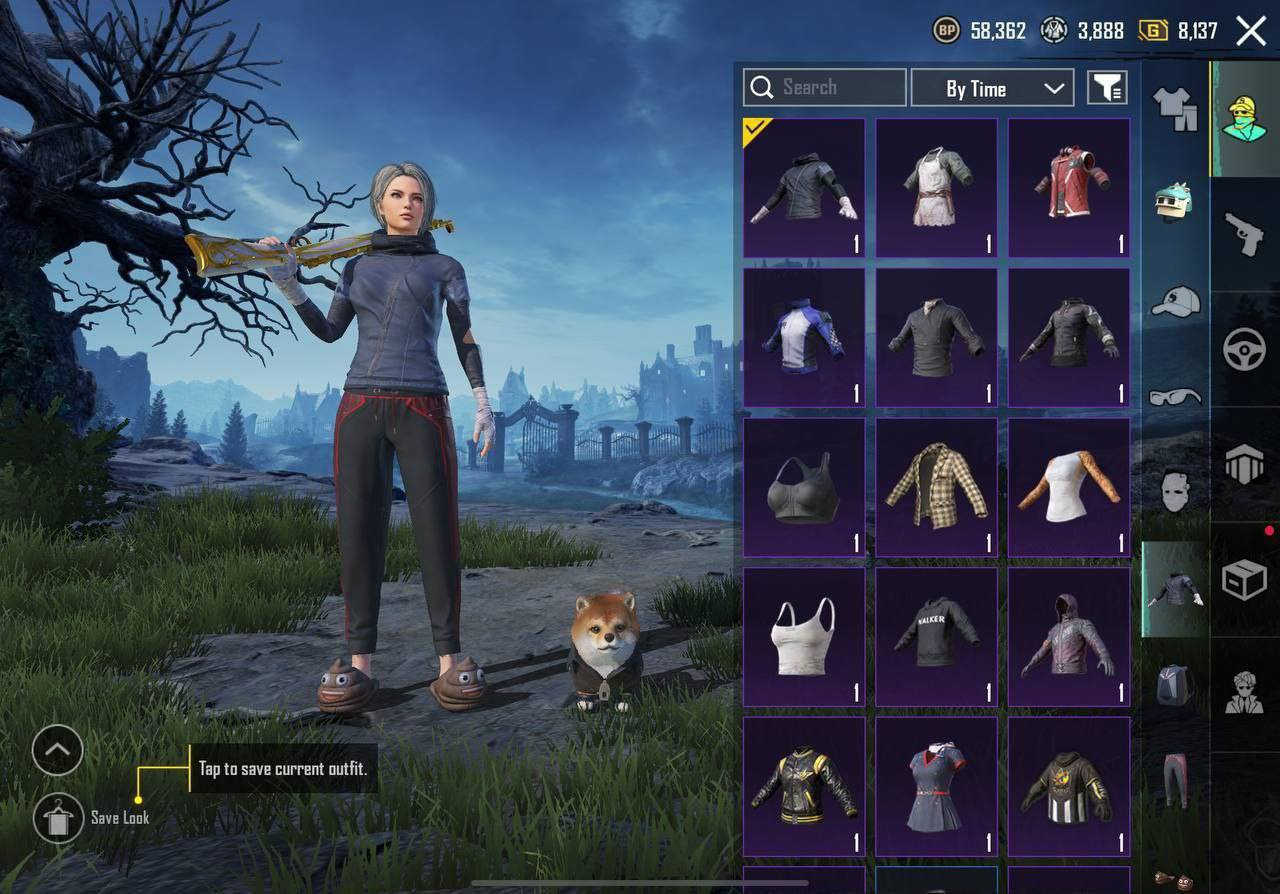The width and height of the screenshot is (1280, 894).
Task: Show the backpack category
Action: (x=1175, y=685)
